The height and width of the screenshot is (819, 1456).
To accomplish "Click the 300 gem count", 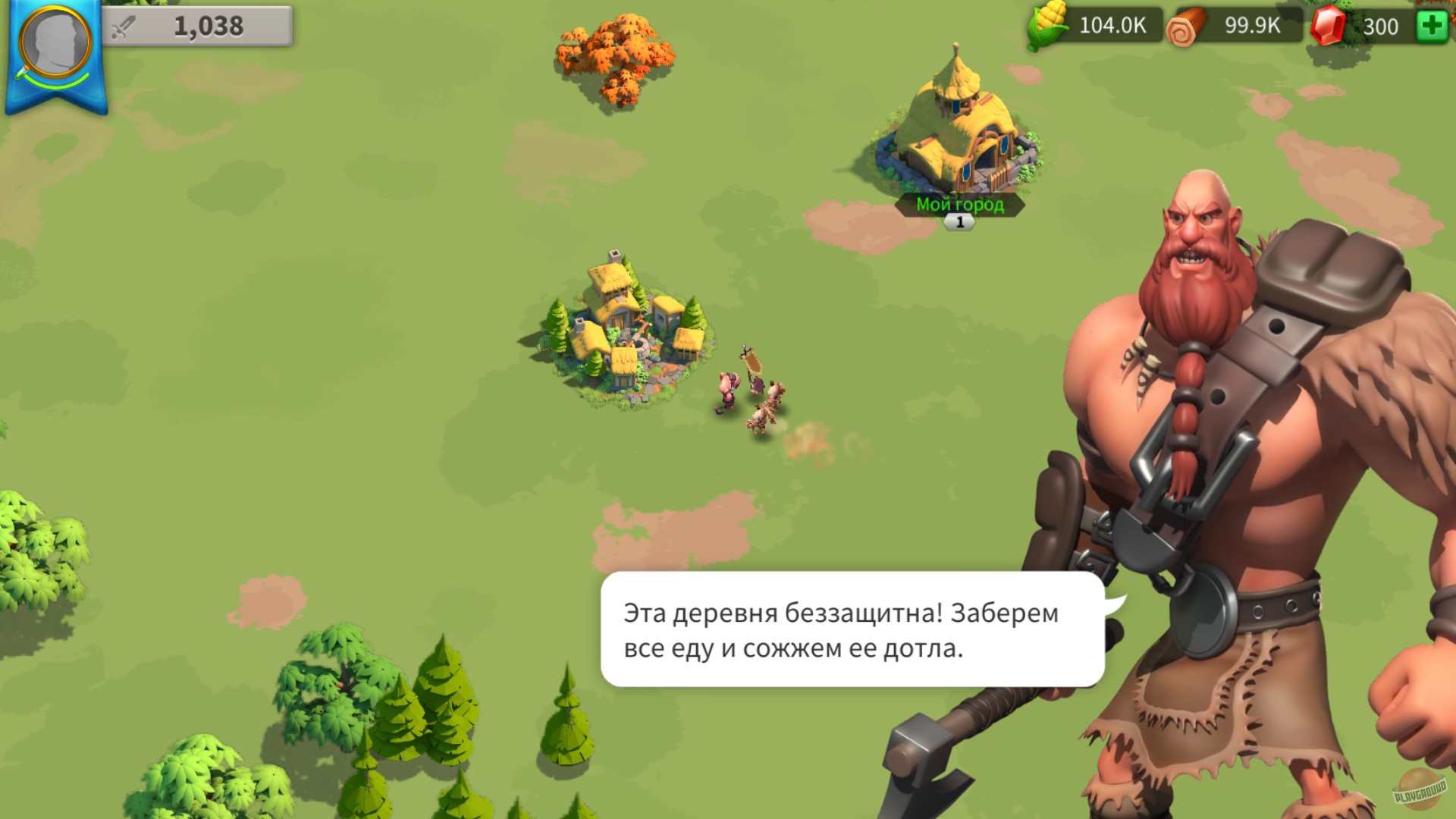I will (x=1380, y=25).
